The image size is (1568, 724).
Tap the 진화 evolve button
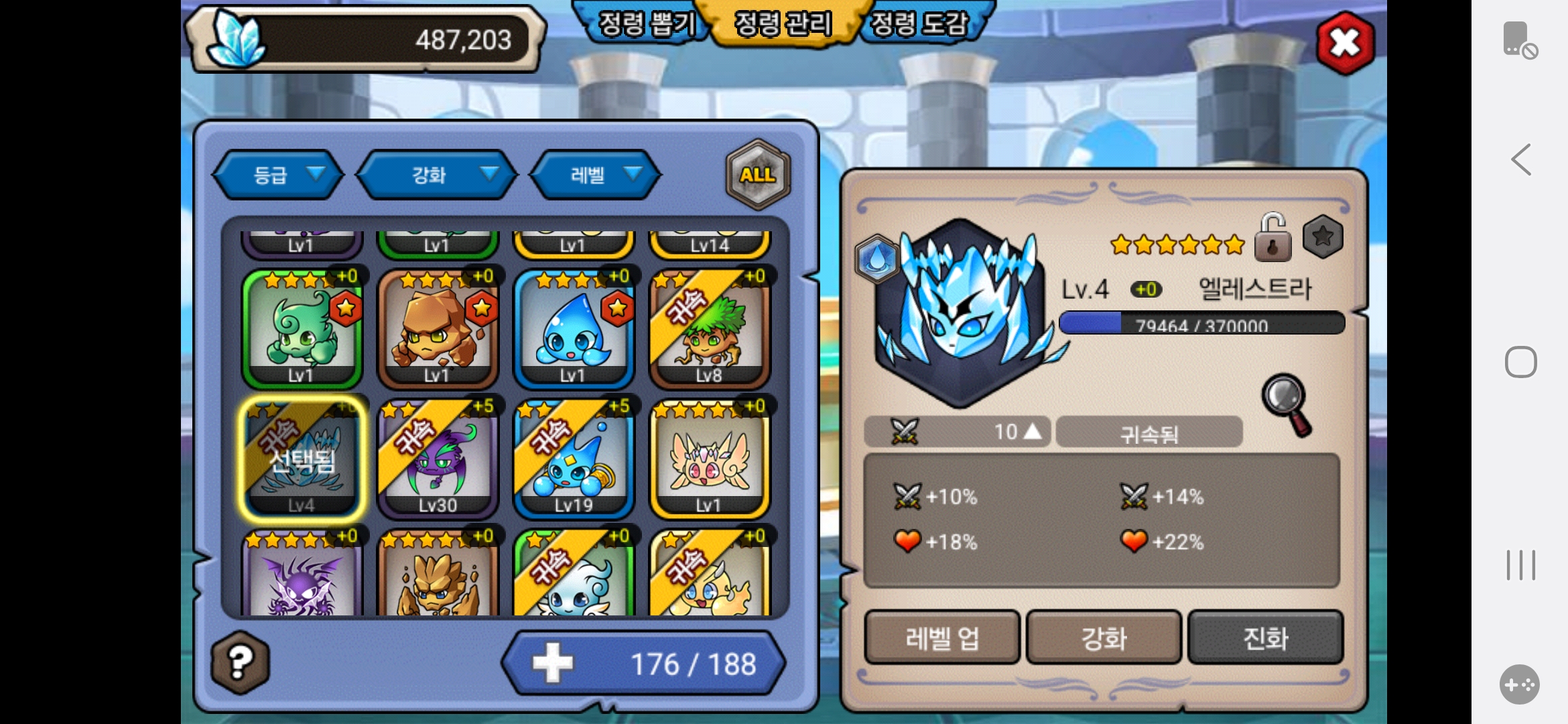click(x=1265, y=638)
